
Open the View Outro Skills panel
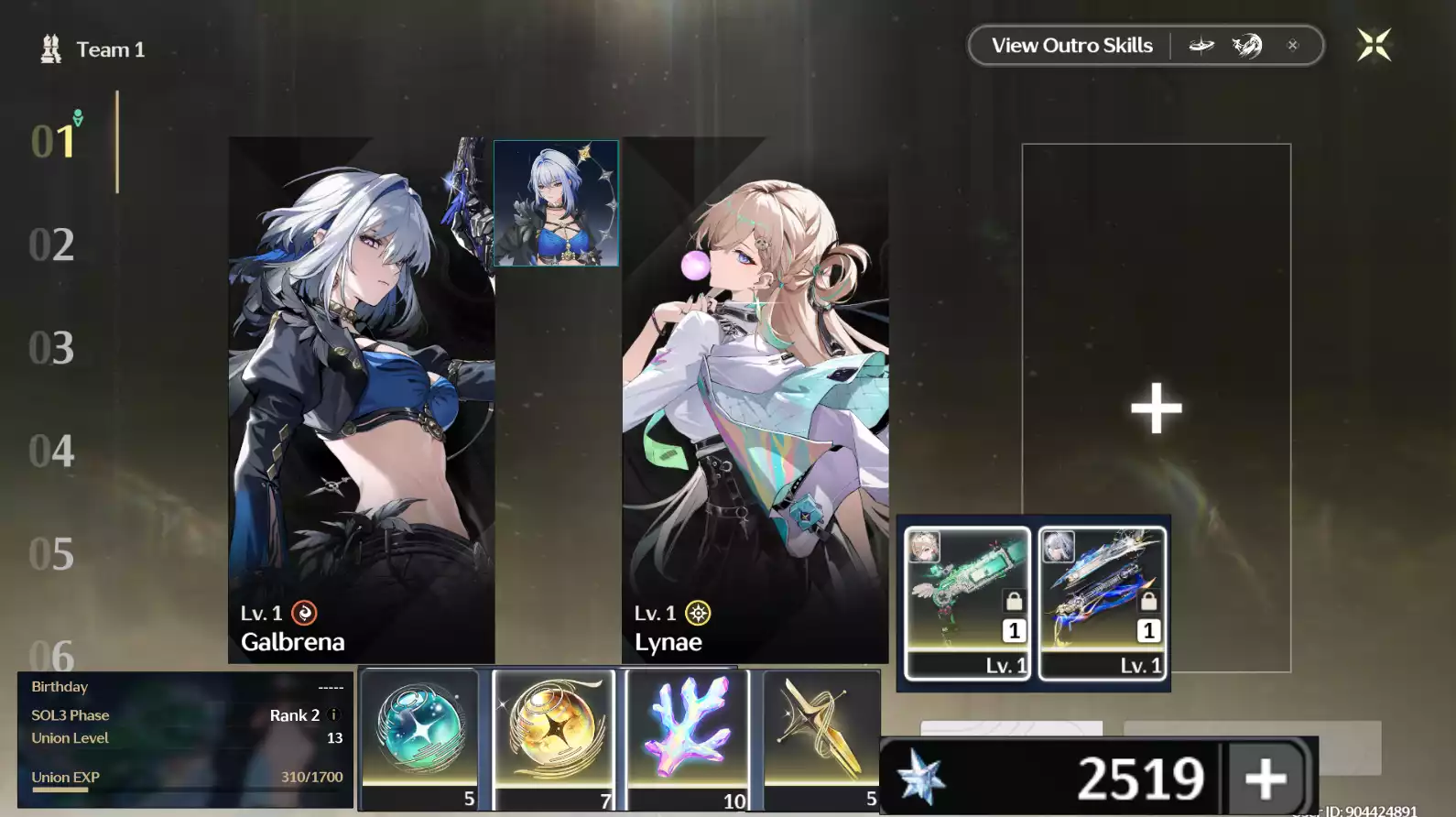point(1070,44)
